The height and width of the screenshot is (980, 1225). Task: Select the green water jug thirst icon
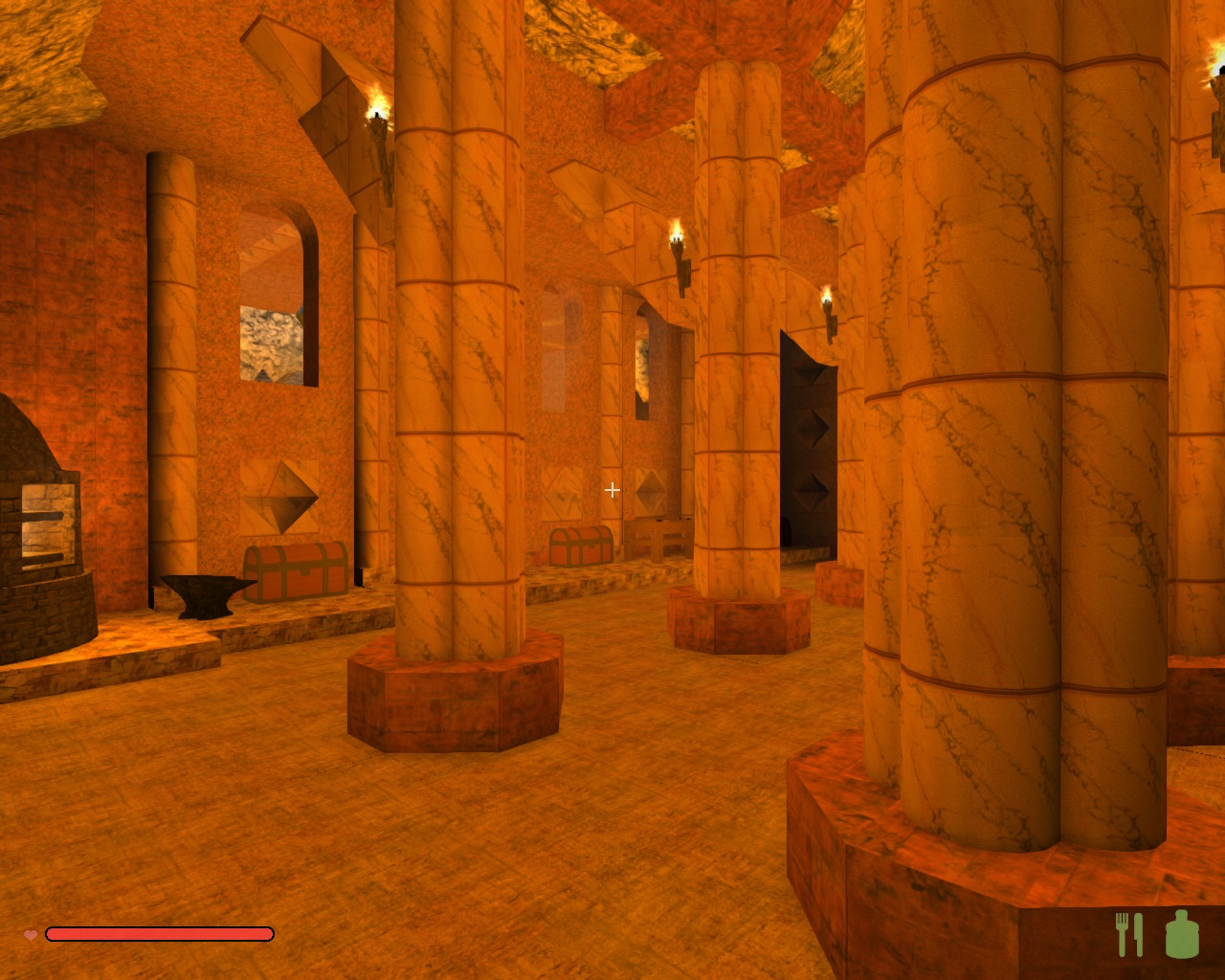(x=1182, y=934)
